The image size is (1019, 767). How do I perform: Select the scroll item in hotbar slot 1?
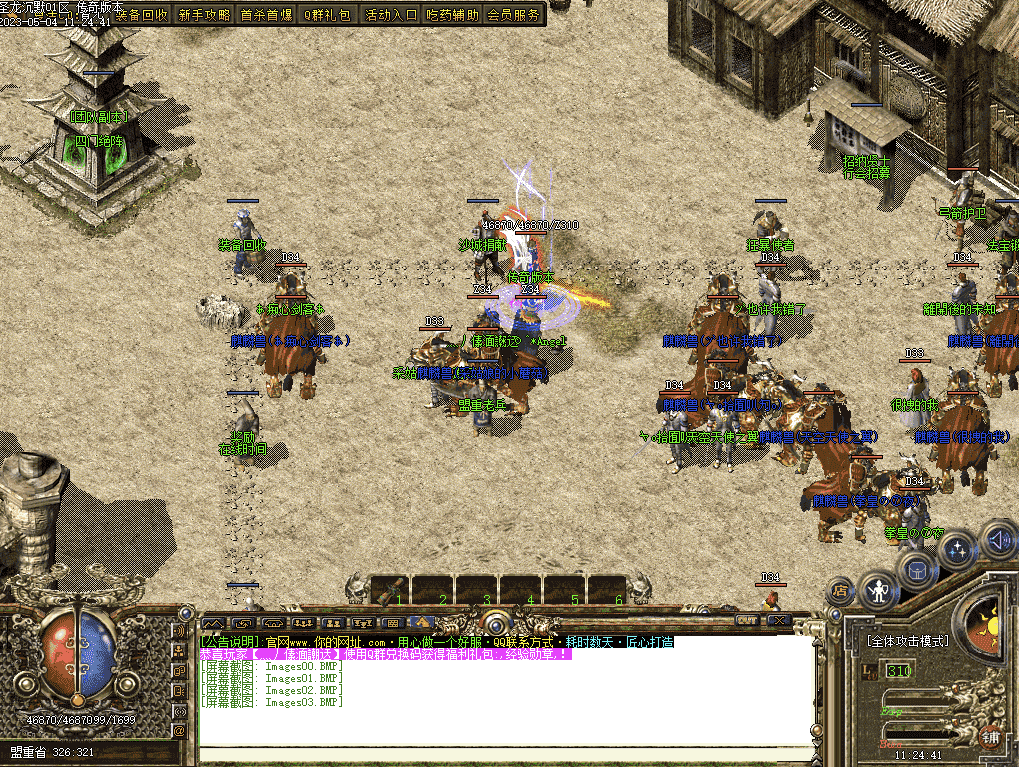click(x=391, y=590)
